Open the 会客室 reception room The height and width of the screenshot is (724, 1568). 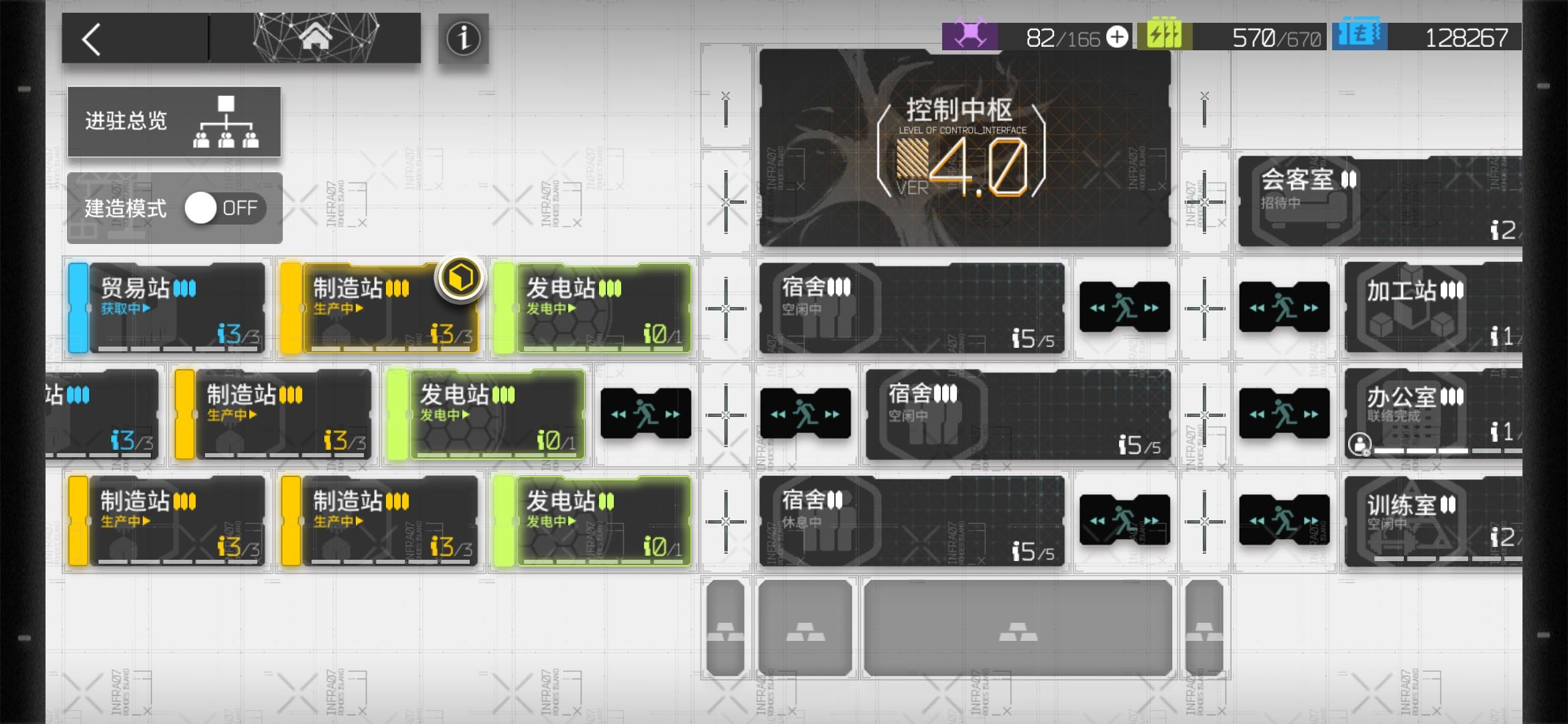(x=1380, y=201)
